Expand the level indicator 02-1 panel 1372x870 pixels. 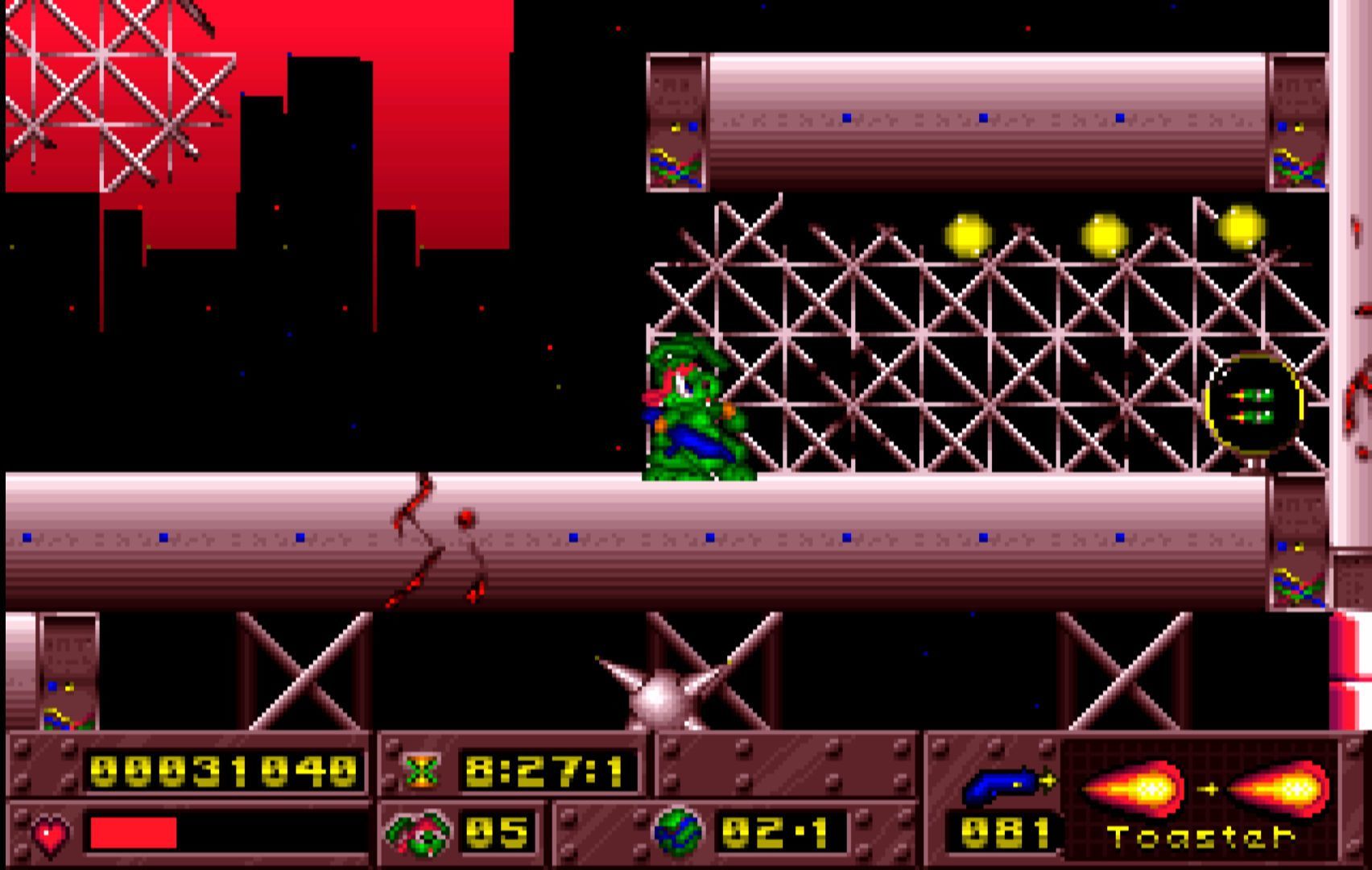pyautogui.click(x=781, y=834)
